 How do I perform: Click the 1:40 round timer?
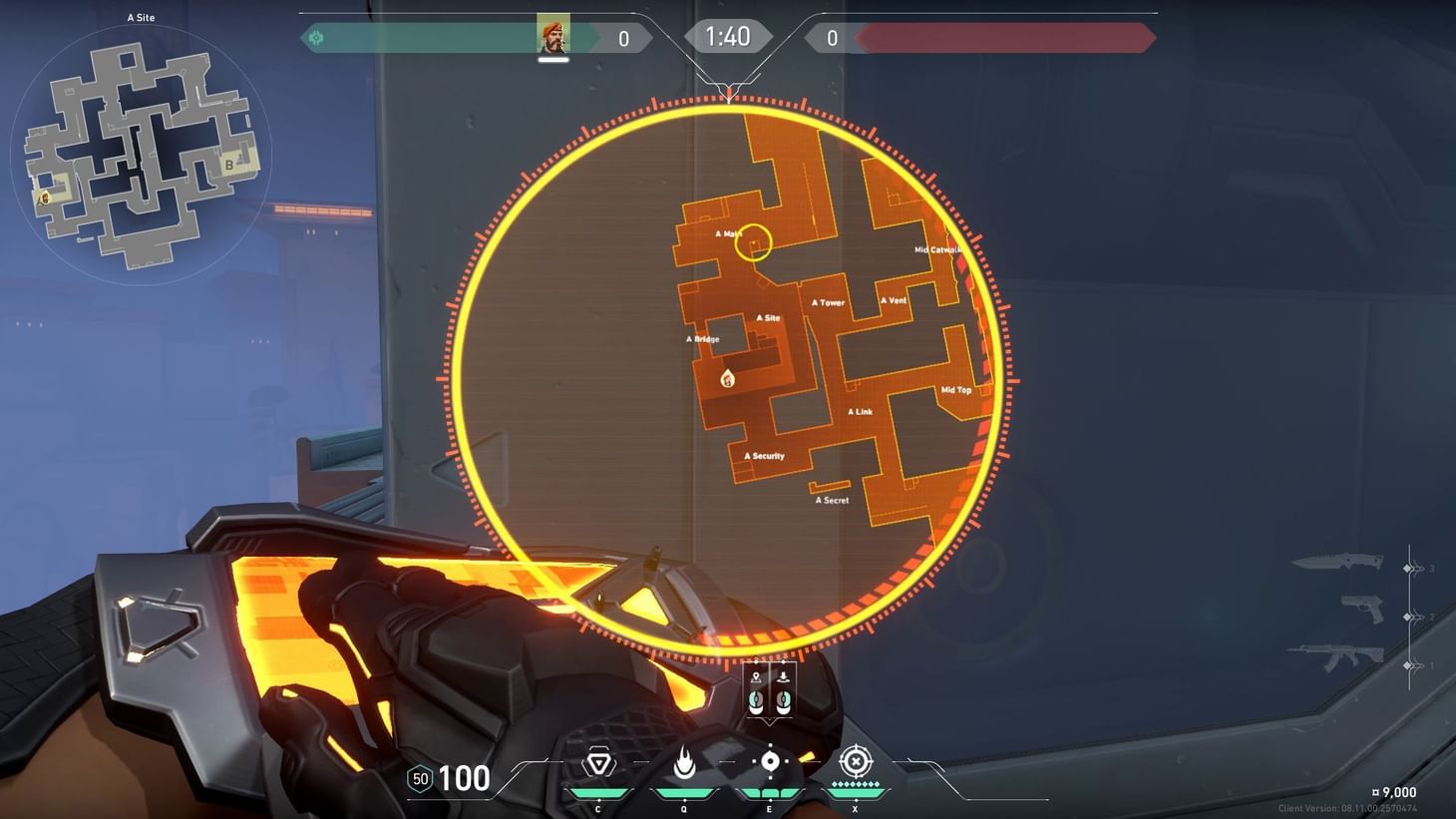click(728, 36)
